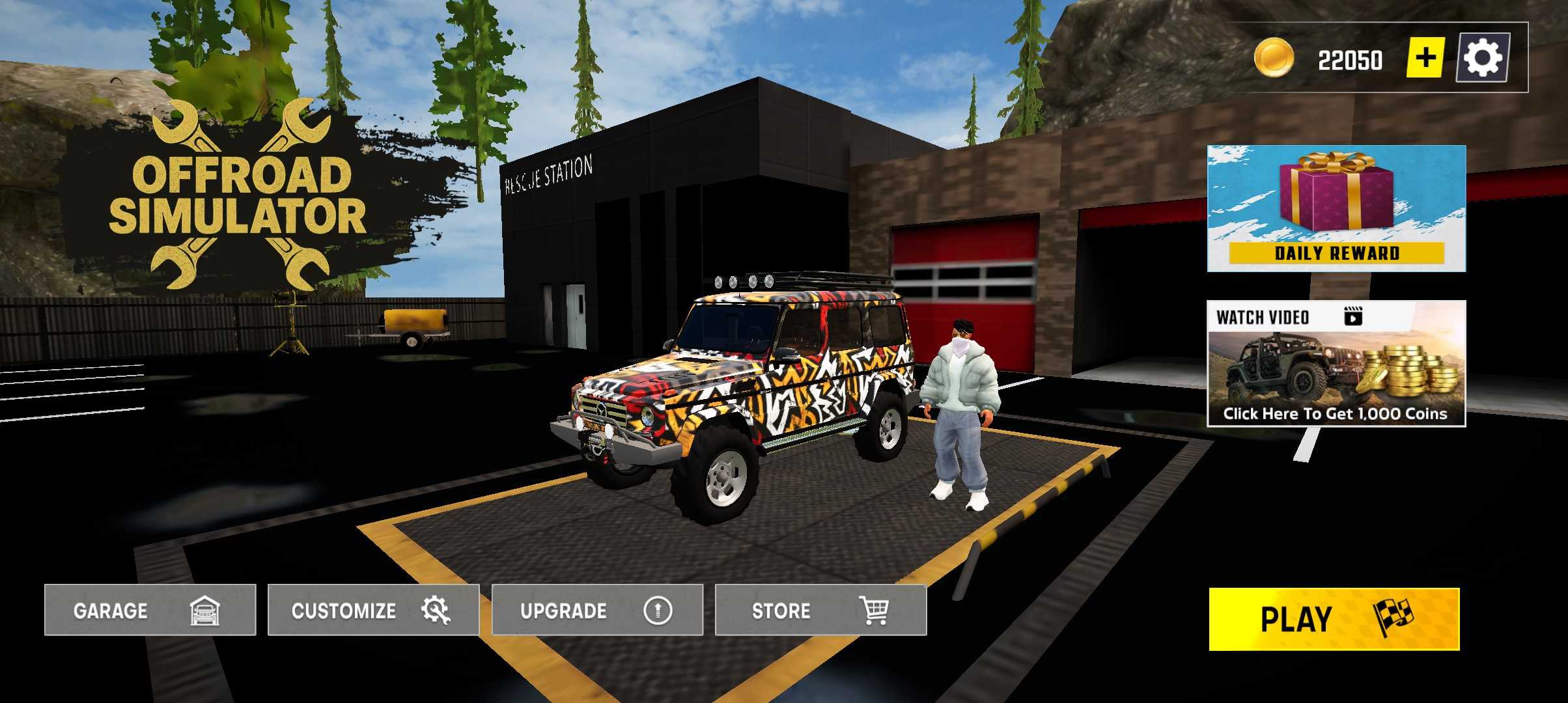1568x703 pixels.
Task: Select the Upgrade button
Action: (597, 610)
